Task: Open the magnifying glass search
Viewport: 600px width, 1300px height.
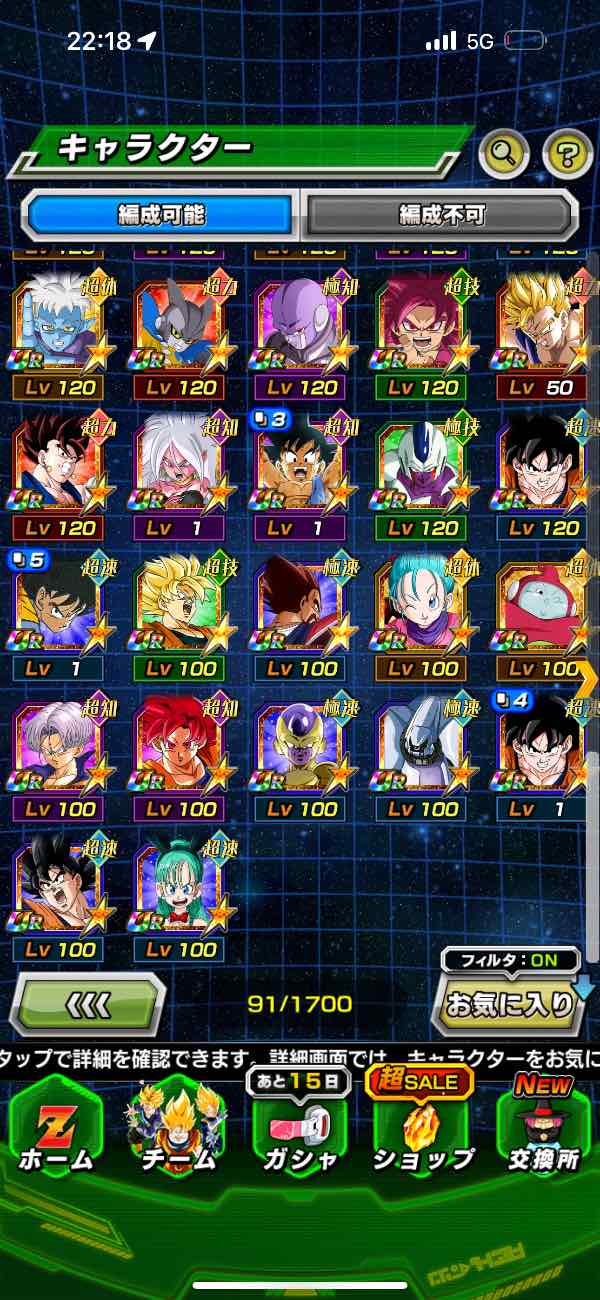Action: [504, 153]
